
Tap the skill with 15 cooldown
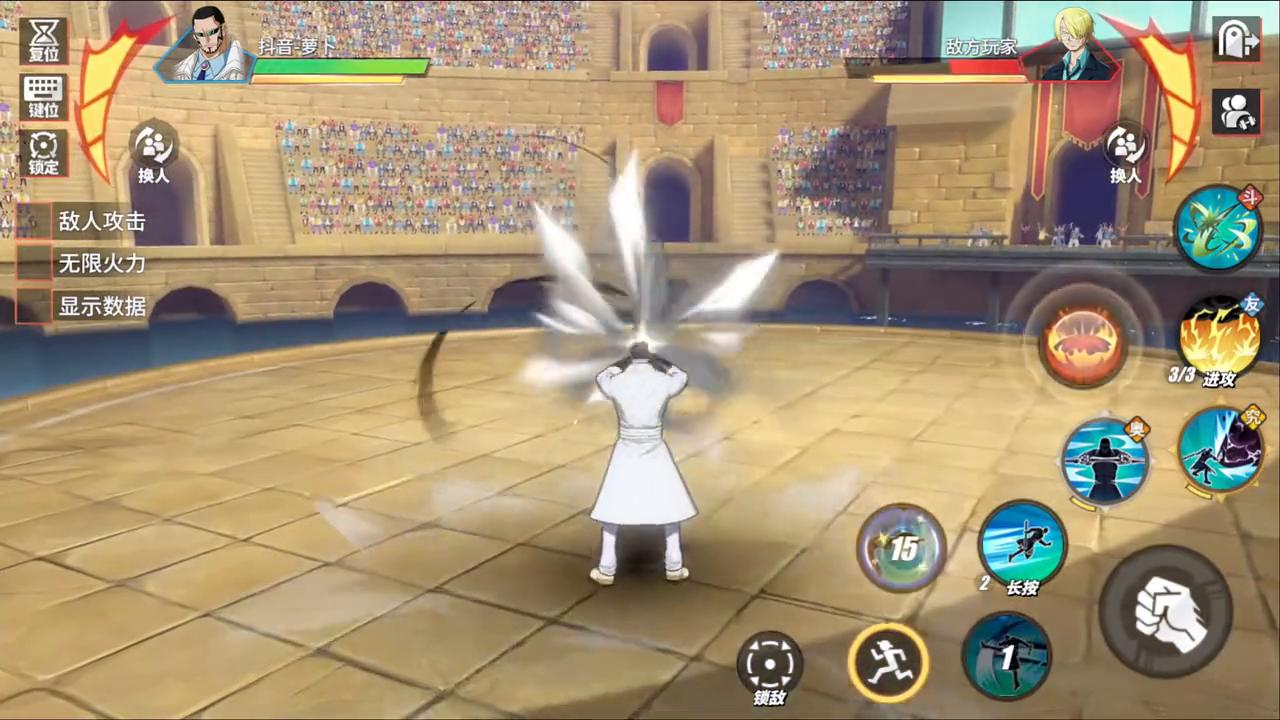[902, 547]
